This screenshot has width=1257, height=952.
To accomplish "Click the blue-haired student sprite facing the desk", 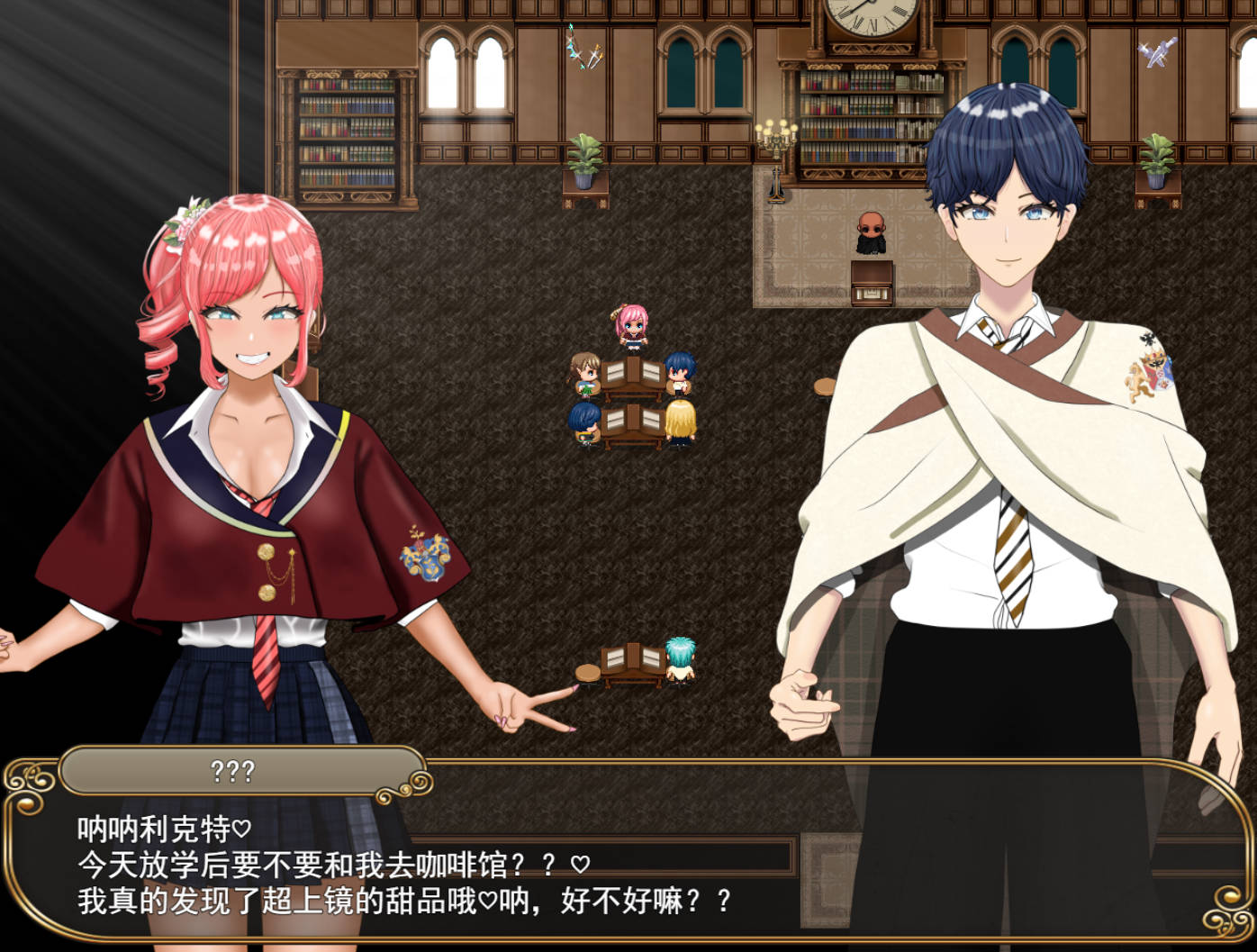I will (583, 422).
